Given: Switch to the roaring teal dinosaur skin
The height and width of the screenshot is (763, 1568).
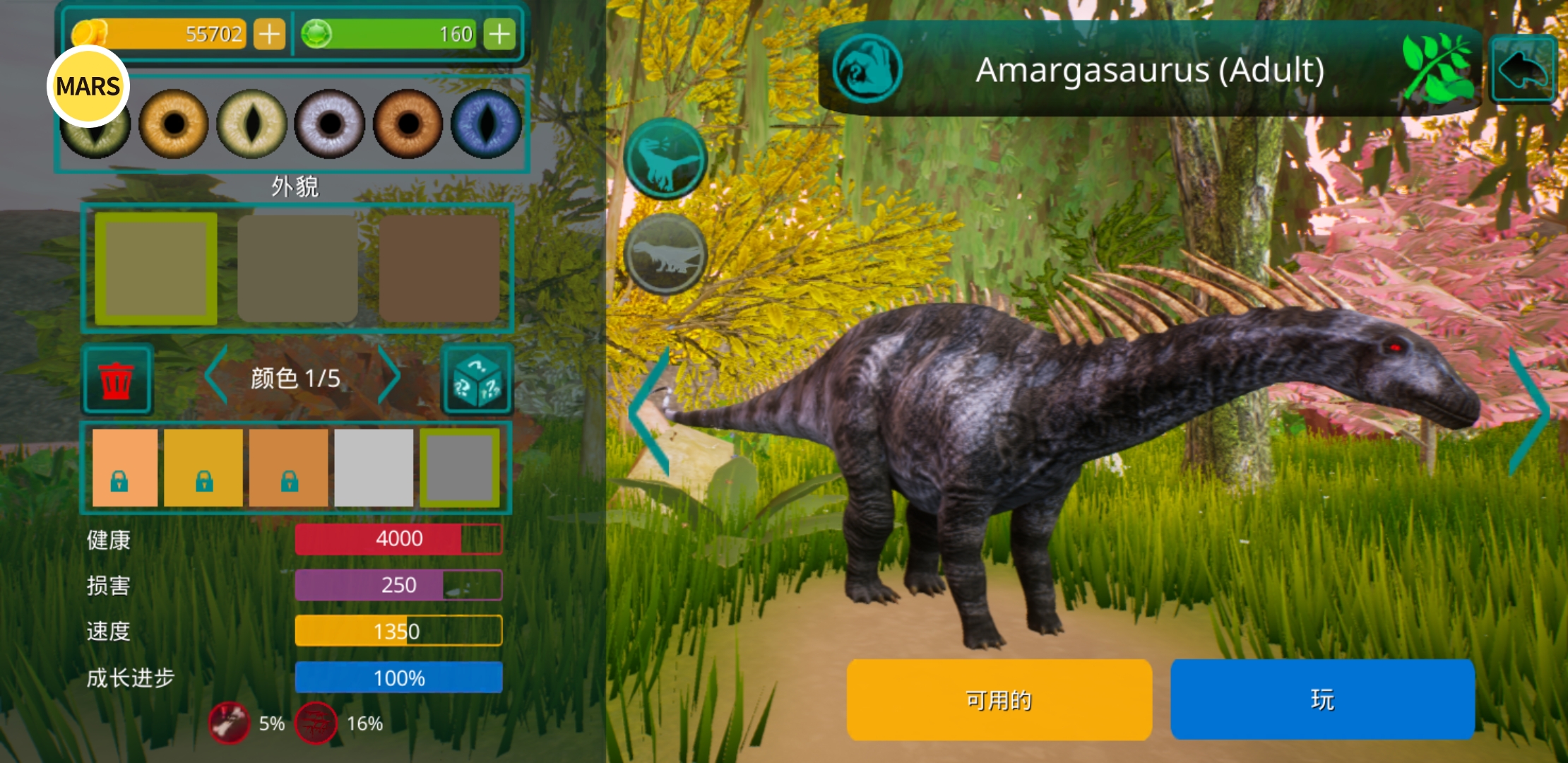Looking at the screenshot, I should coord(665,157).
